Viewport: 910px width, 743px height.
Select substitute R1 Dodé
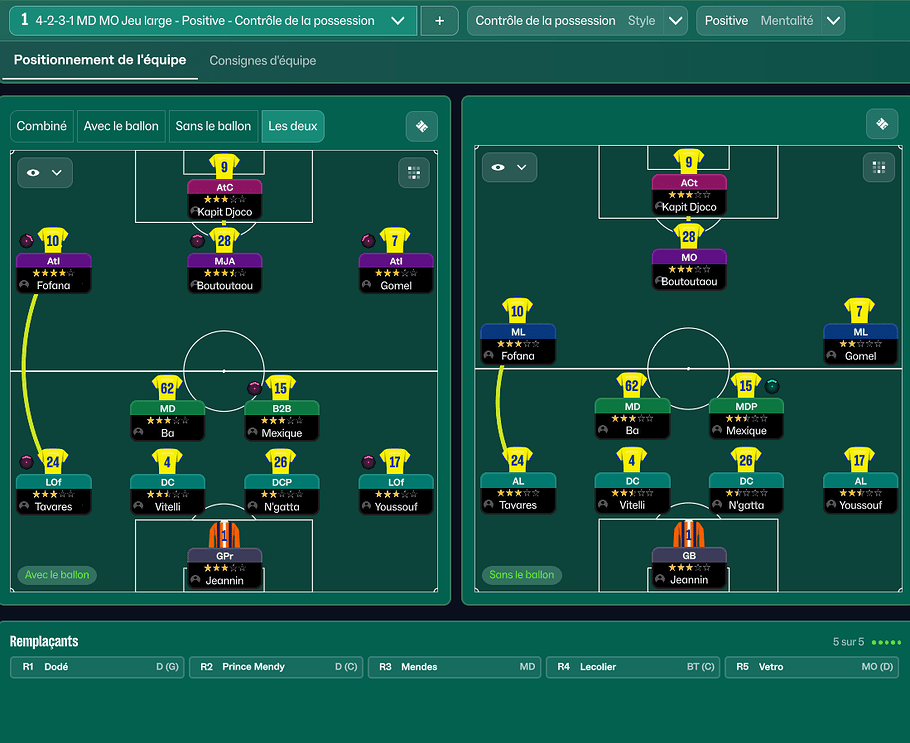pos(97,667)
